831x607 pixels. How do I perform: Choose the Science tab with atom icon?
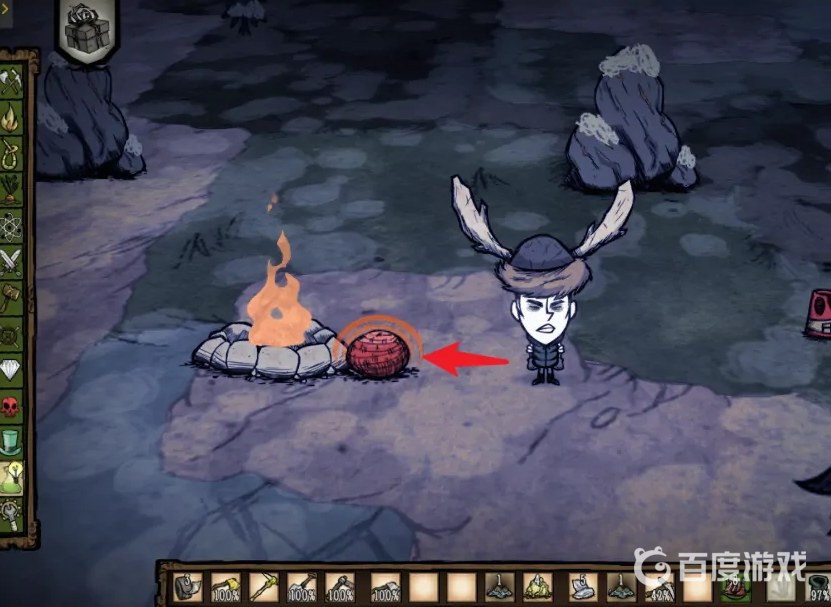[12, 226]
